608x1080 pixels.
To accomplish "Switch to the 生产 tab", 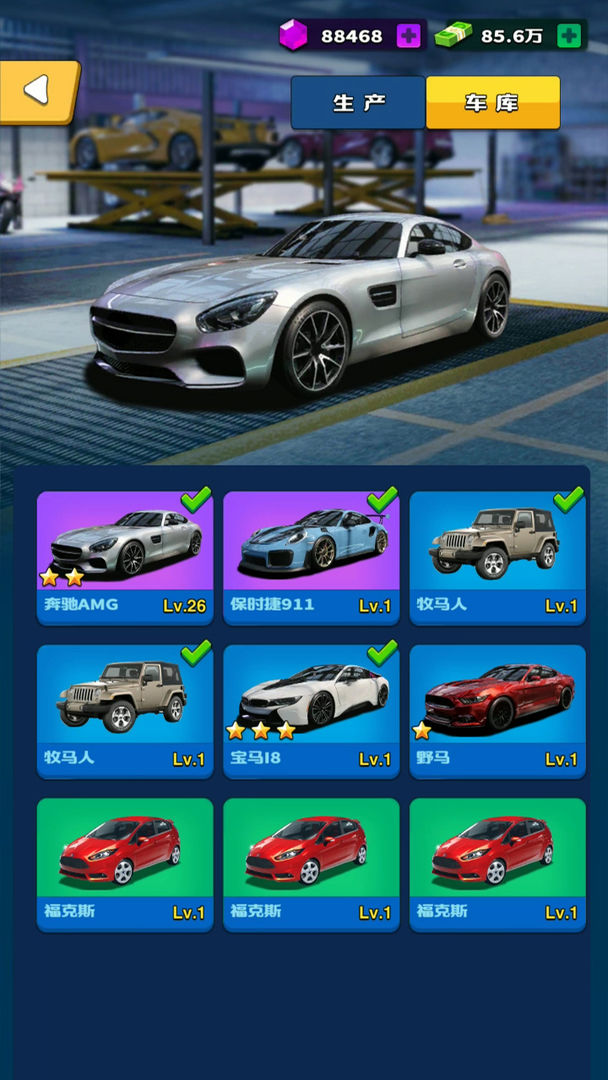I will click(358, 103).
